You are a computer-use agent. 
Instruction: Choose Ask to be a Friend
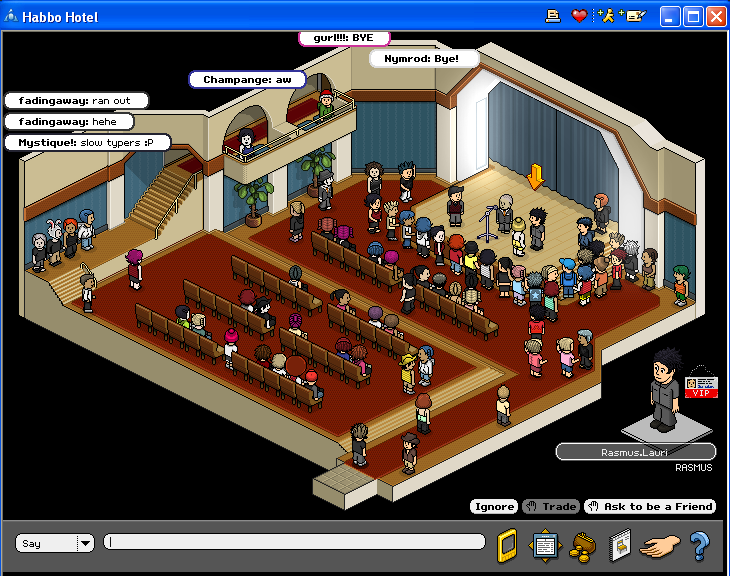click(650, 506)
